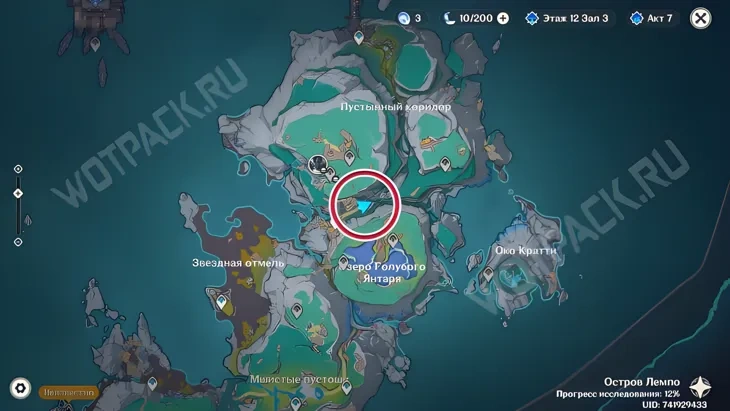The width and height of the screenshot is (730, 411).
Task: Open the Imaginarium Theater Act 7 tracker
Action: click(x=651, y=18)
